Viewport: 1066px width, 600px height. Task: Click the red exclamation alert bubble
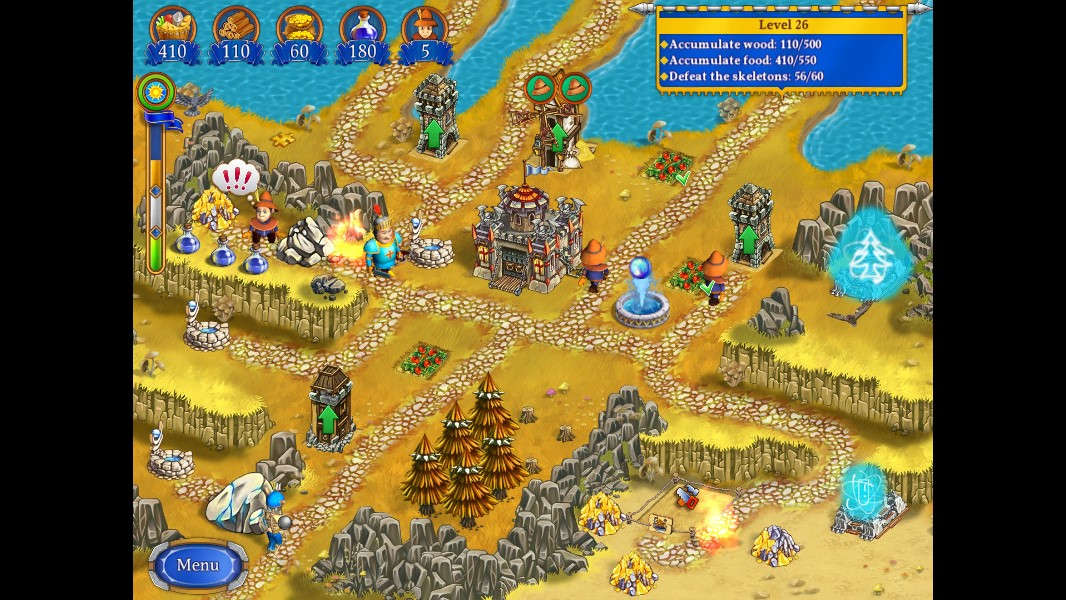click(236, 178)
